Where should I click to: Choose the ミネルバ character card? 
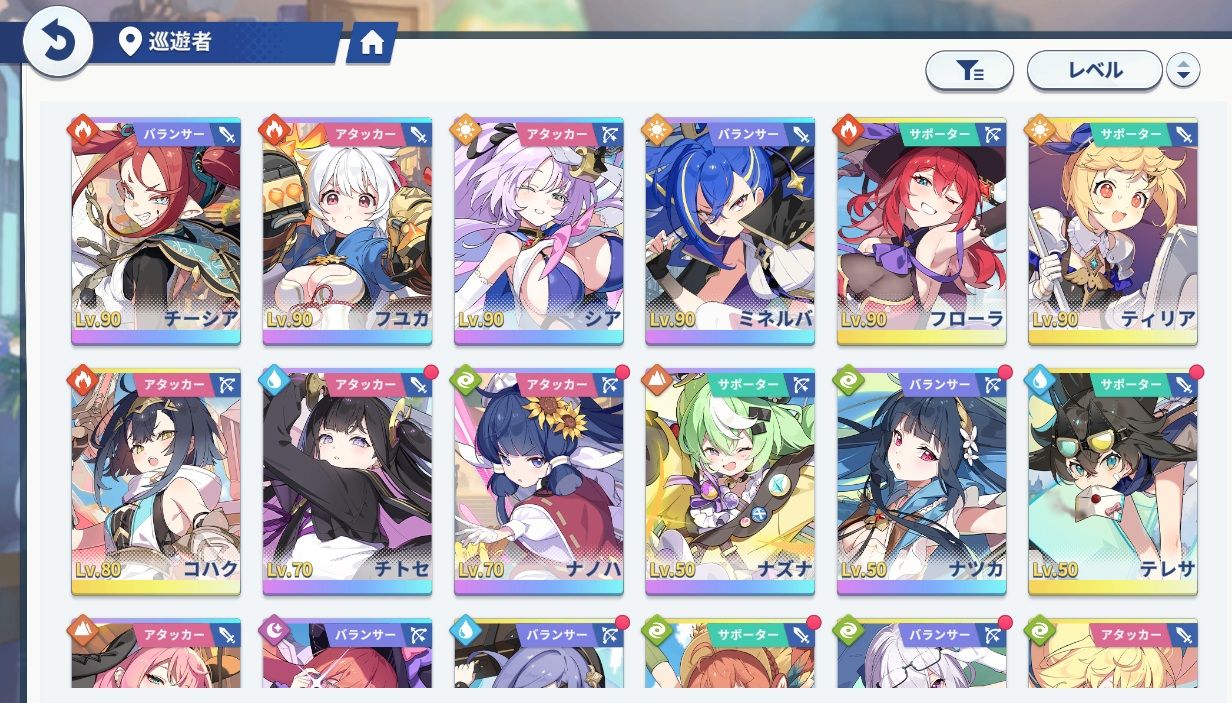[x=729, y=232]
